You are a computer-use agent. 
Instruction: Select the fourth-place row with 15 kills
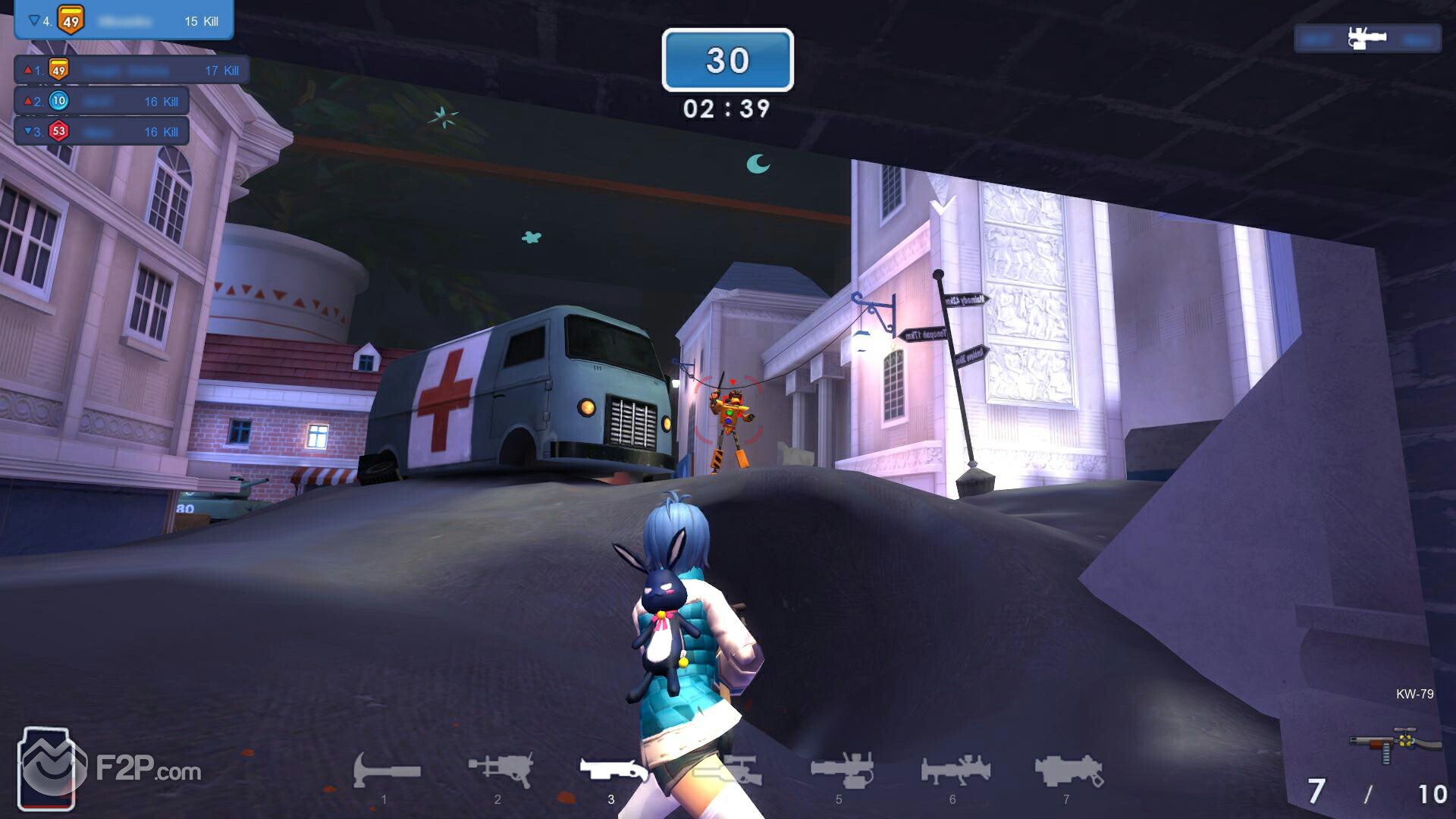pyautogui.click(x=124, y=20)
